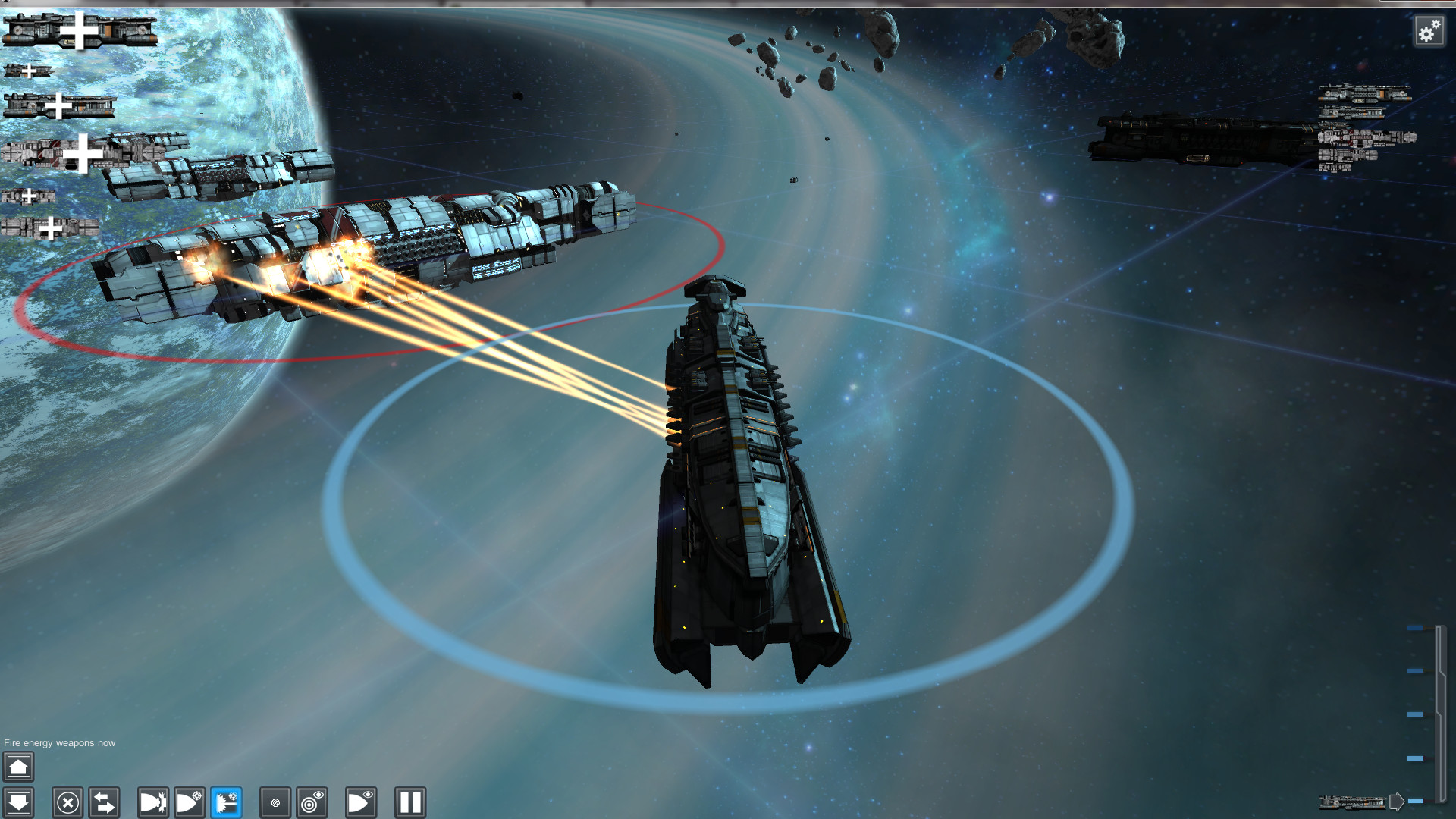Select the cruiser thumbnail at bottom right
Screen dimensions: 1456x819
(x=1353, y=802)
